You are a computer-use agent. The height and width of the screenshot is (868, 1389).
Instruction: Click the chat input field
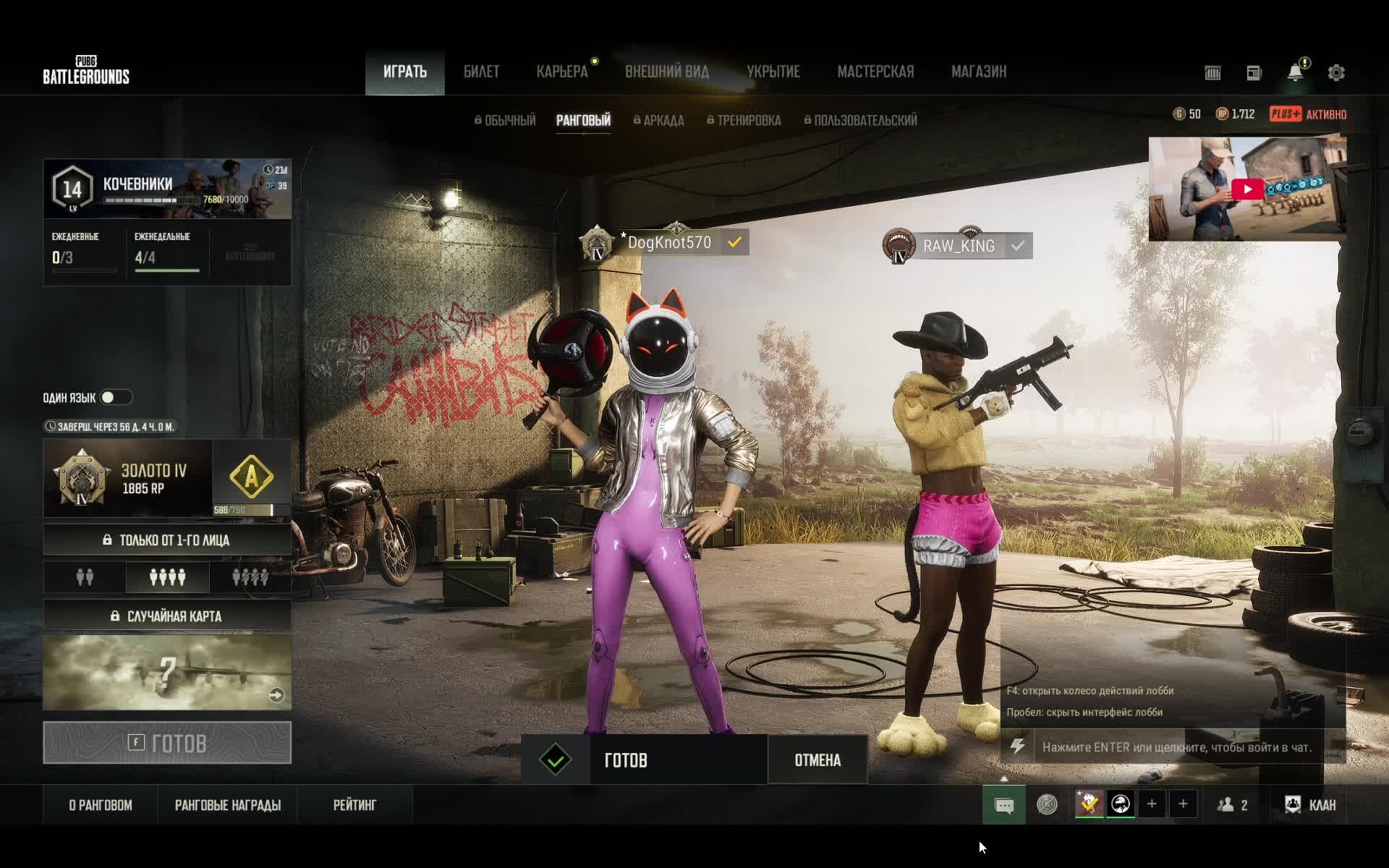tap(1176, 747)
